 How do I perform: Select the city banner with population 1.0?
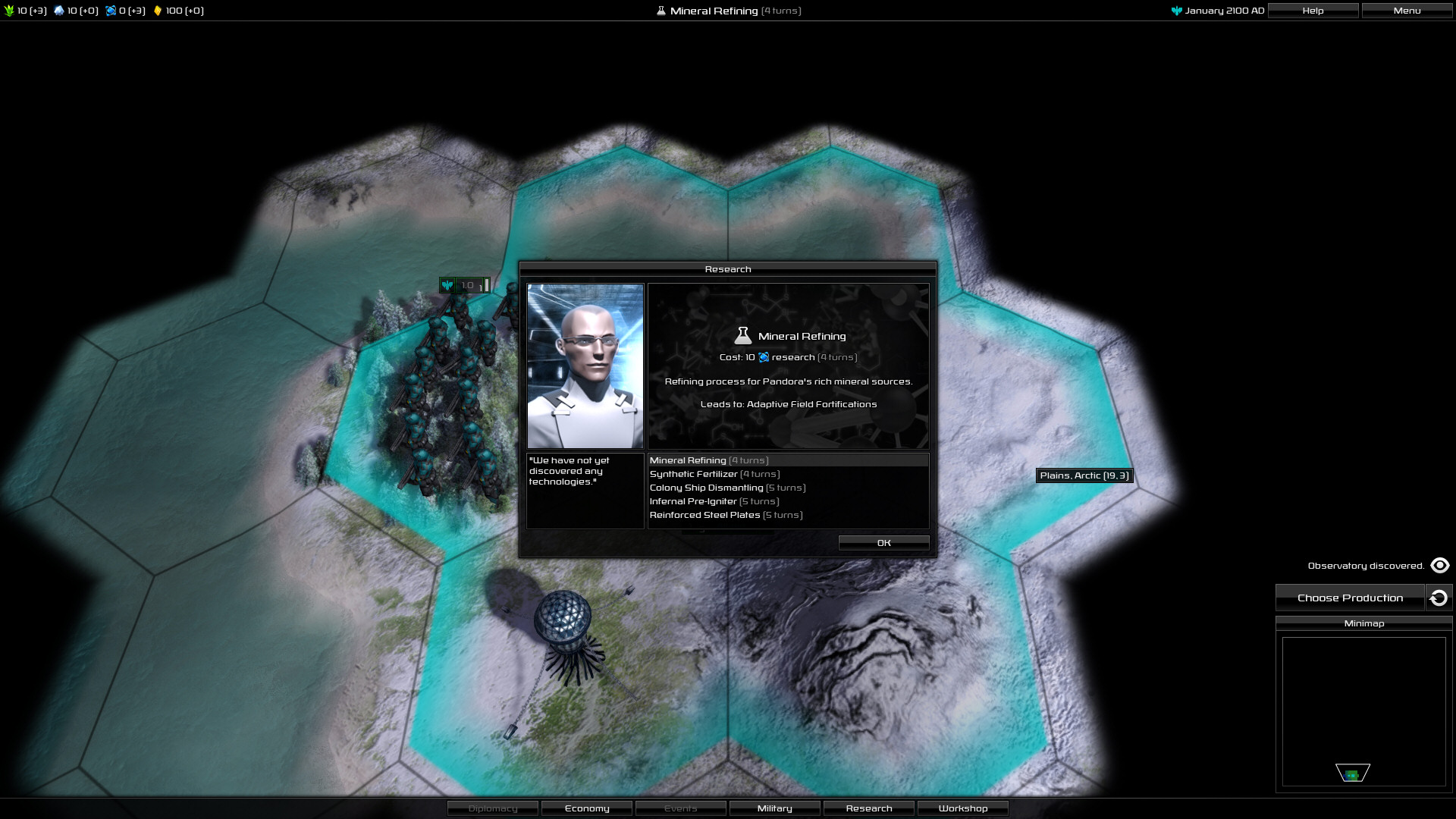(x=465, y=285)
